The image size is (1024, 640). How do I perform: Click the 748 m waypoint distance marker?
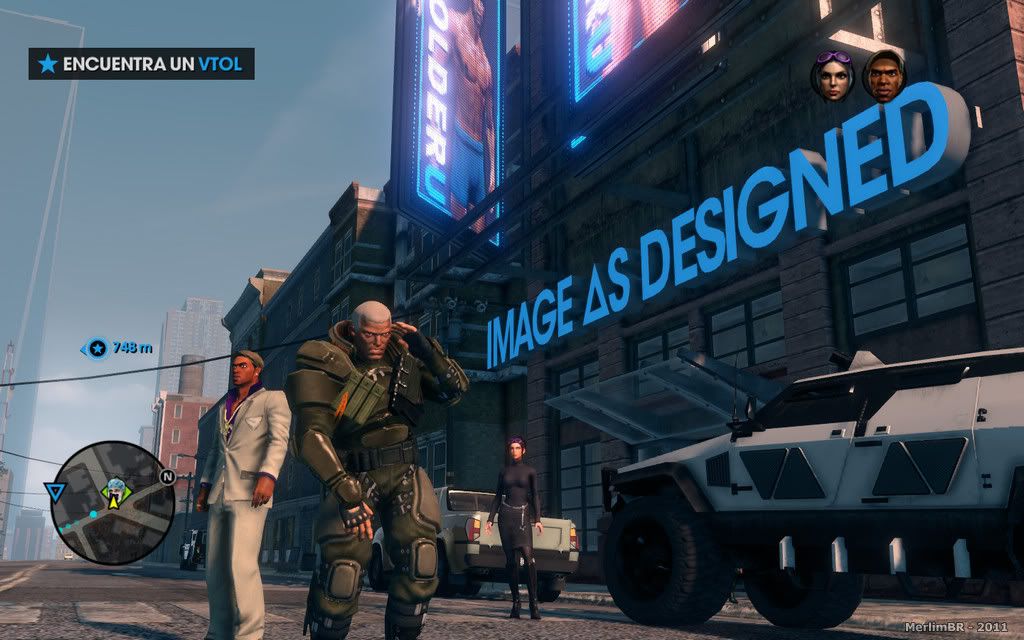[118, 348]
